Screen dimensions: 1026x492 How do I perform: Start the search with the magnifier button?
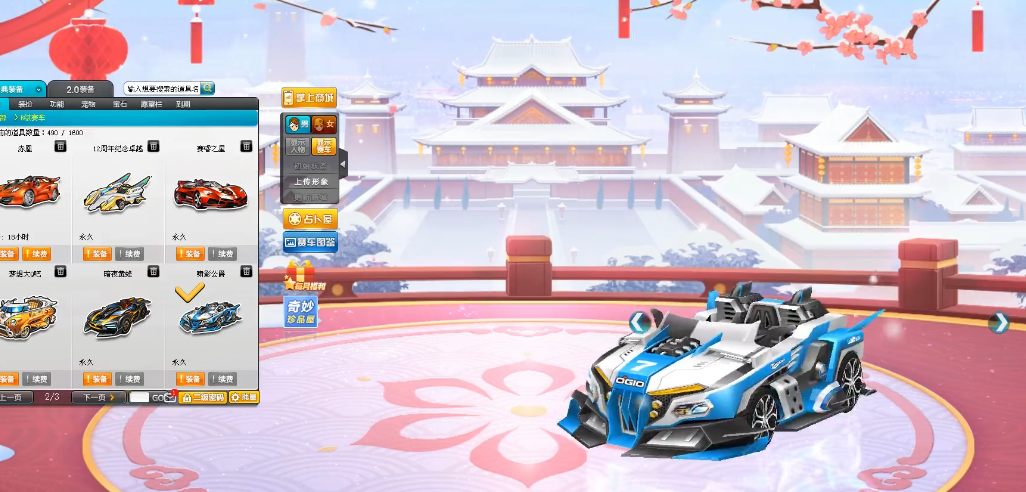point(208,89)
